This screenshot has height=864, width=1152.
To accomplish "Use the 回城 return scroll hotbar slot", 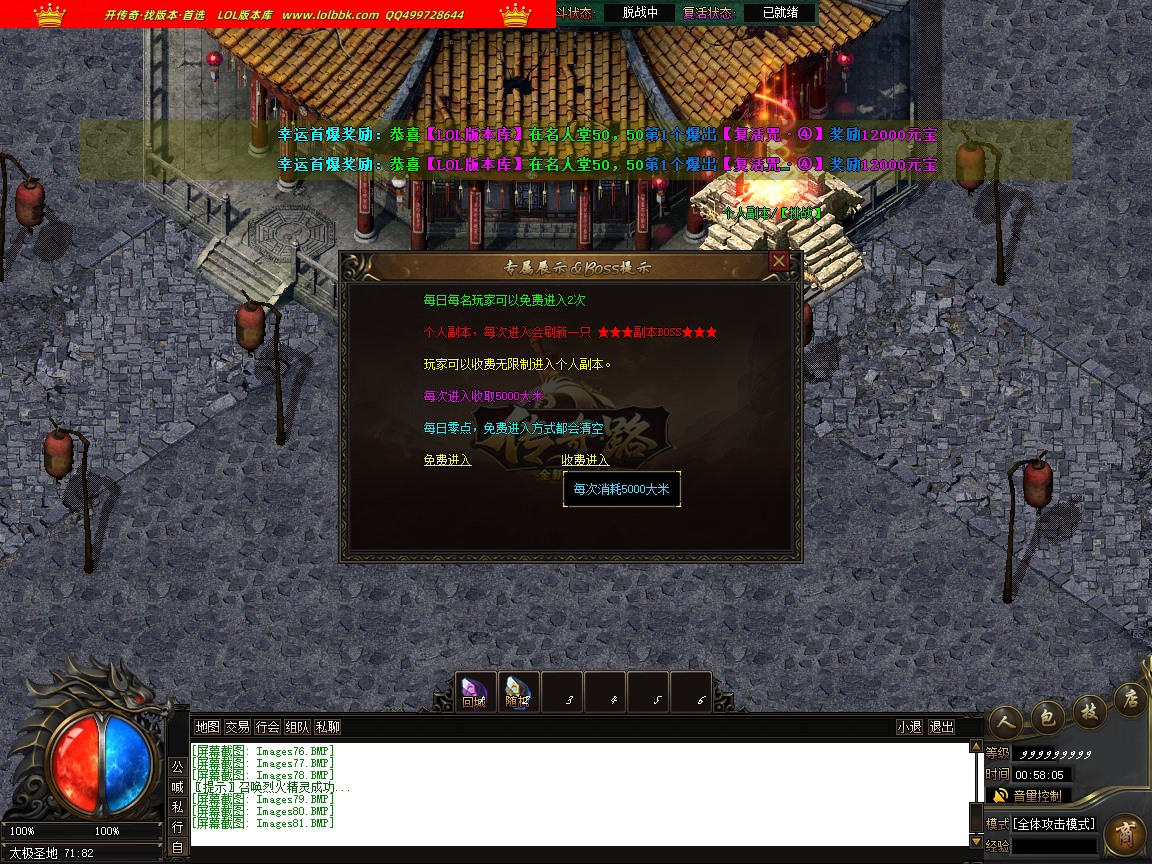I will (474, 691).
